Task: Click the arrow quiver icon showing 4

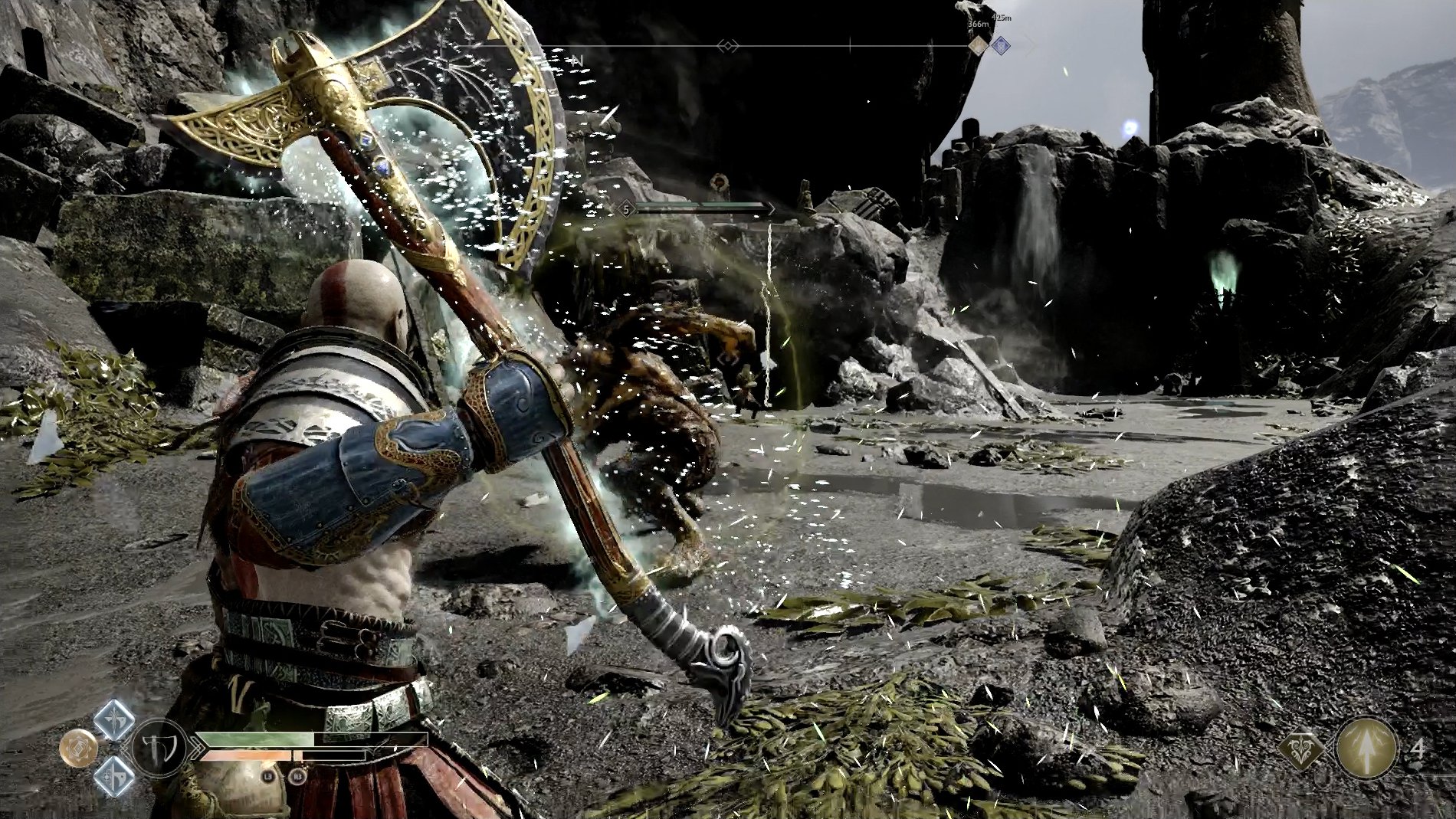Action: point(1367,750)
